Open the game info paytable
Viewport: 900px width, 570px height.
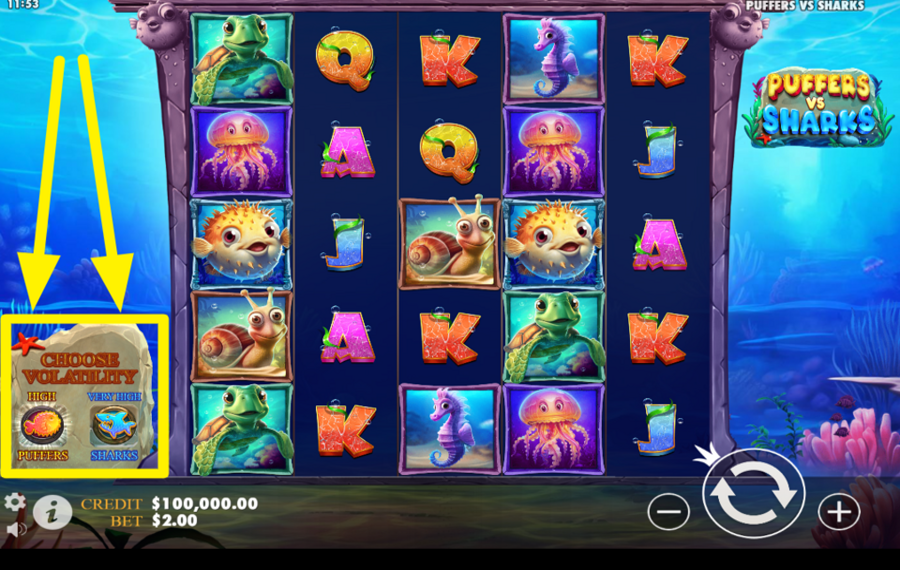click(x=52, y=512)
